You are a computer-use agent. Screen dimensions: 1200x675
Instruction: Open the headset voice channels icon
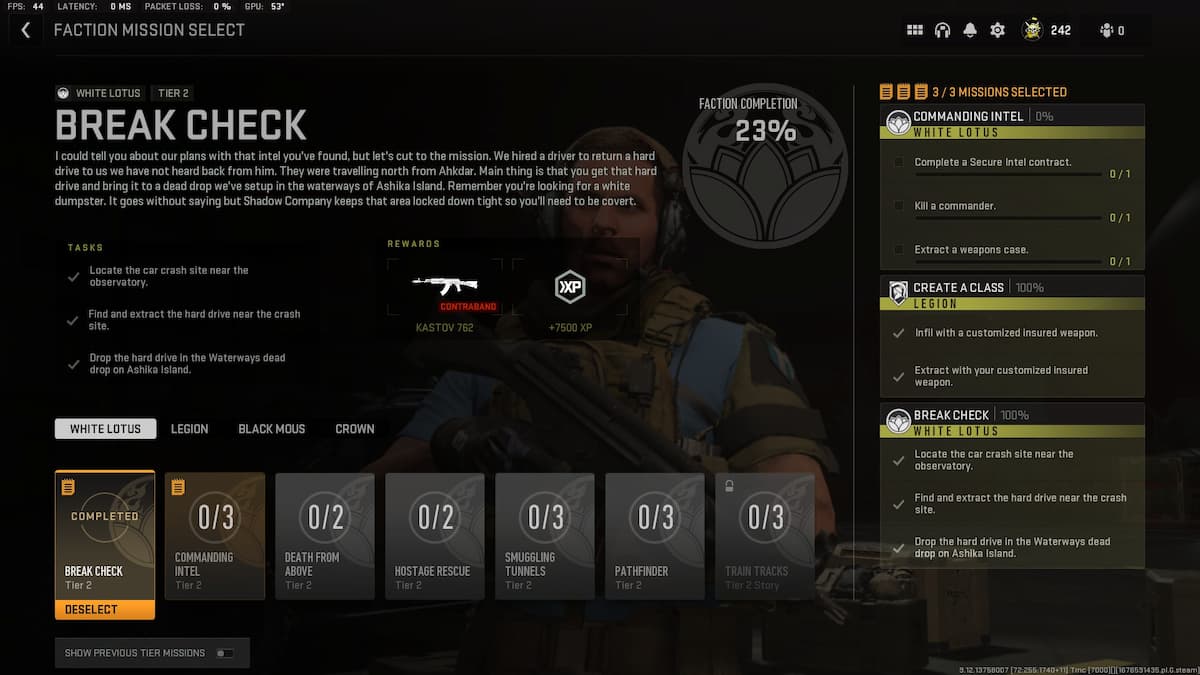pos(942,30)
